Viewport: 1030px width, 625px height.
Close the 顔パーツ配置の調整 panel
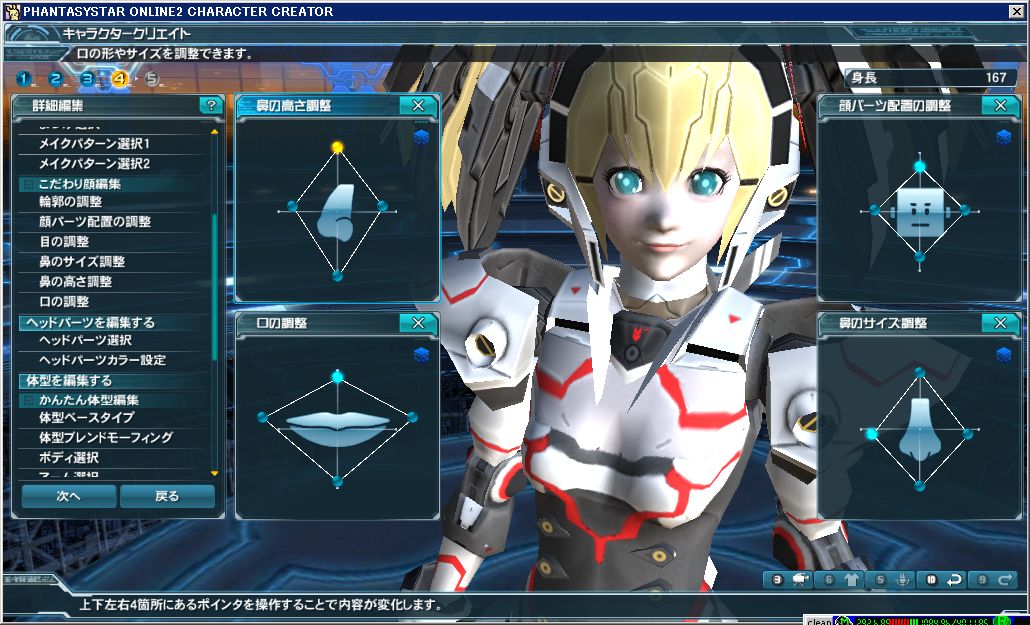[1000, 105]
